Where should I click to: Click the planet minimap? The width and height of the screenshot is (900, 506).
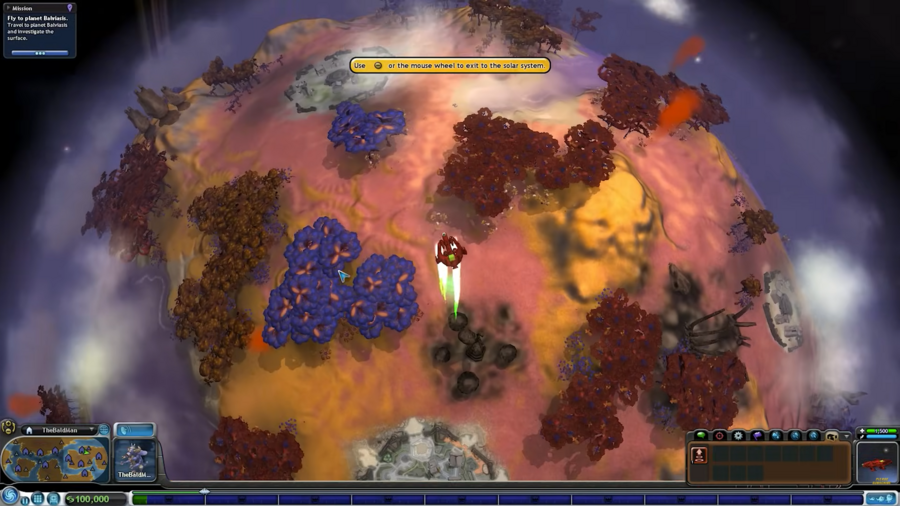click(55, 460)
